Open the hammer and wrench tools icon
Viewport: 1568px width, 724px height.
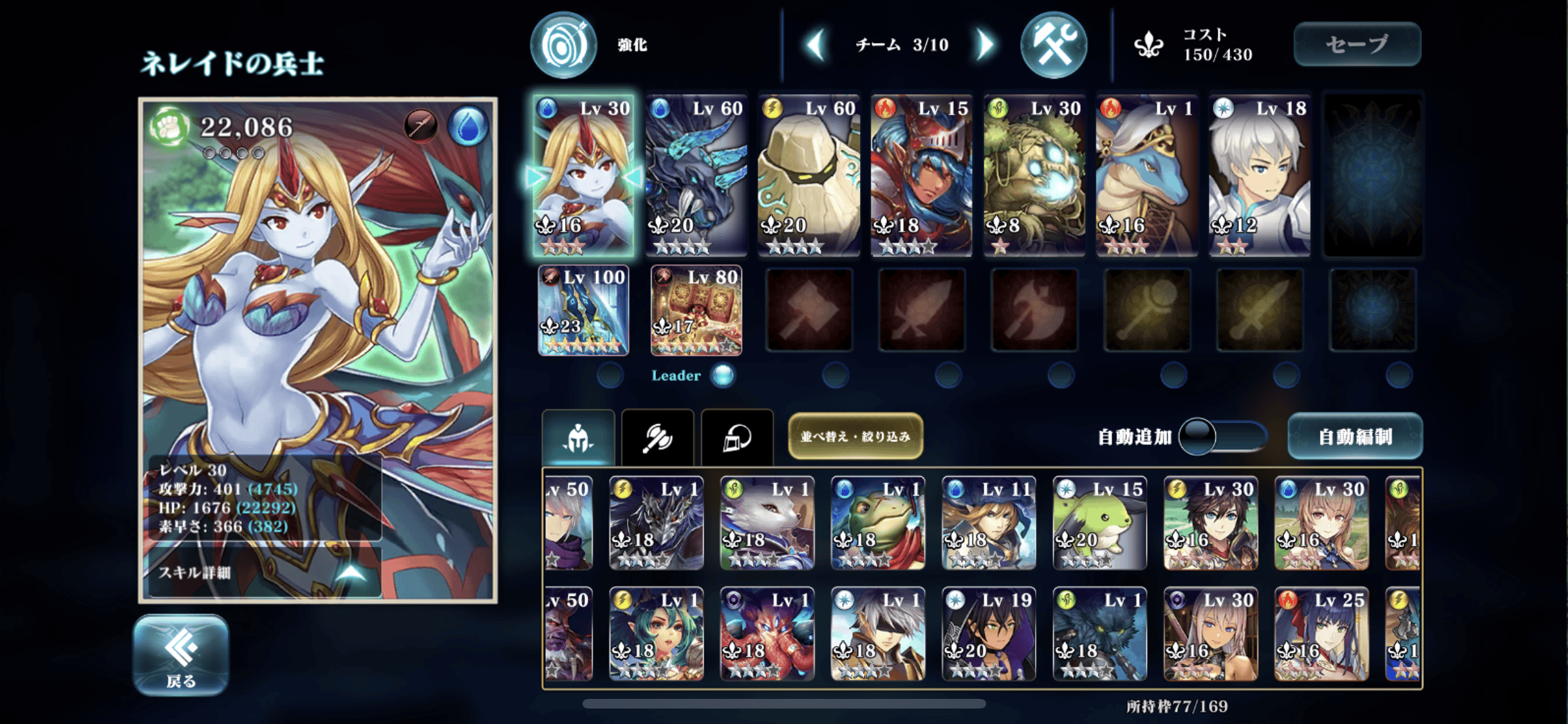click(x=1054, y=45)
